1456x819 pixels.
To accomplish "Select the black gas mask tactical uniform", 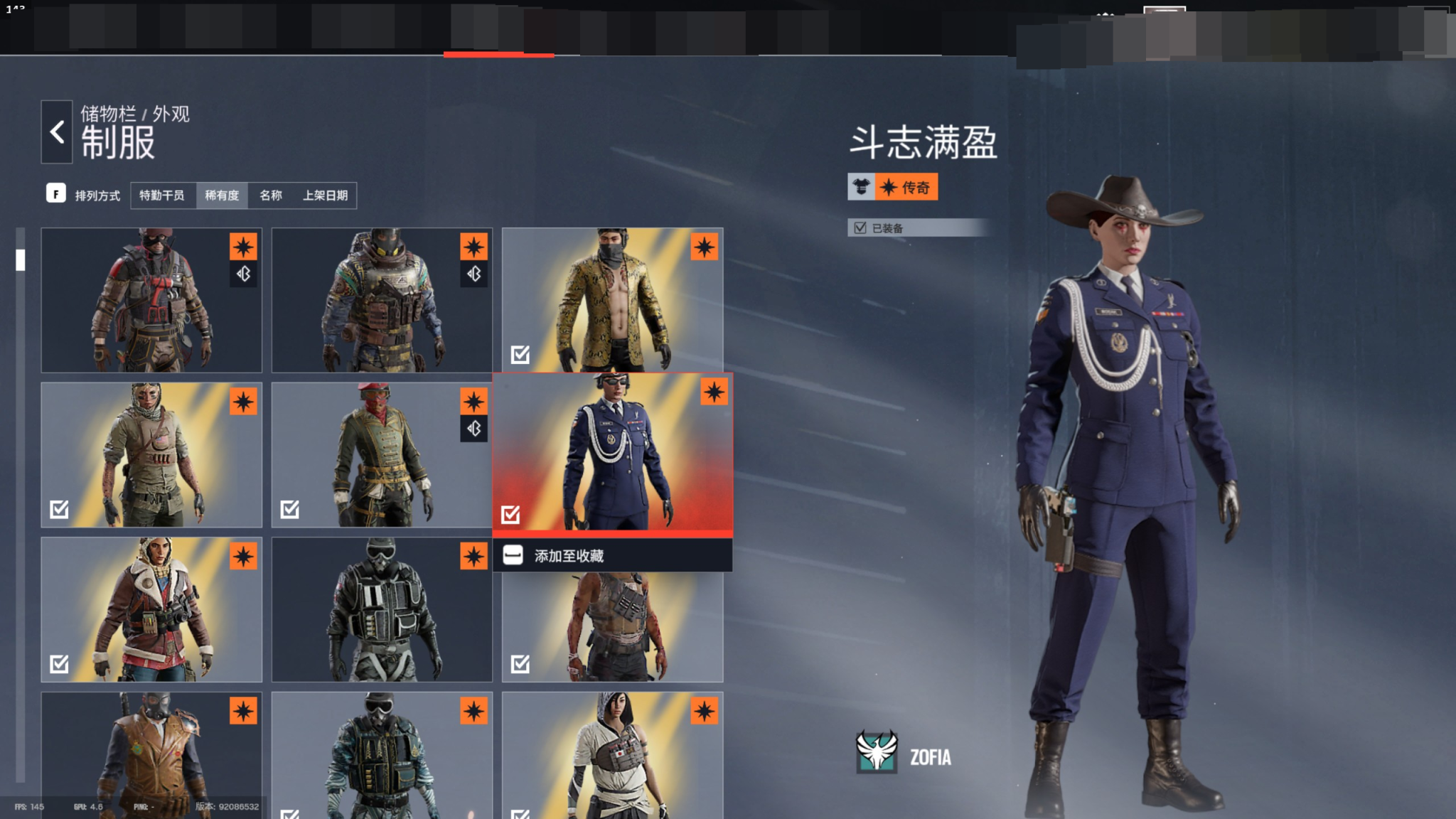I will (382, 609).
